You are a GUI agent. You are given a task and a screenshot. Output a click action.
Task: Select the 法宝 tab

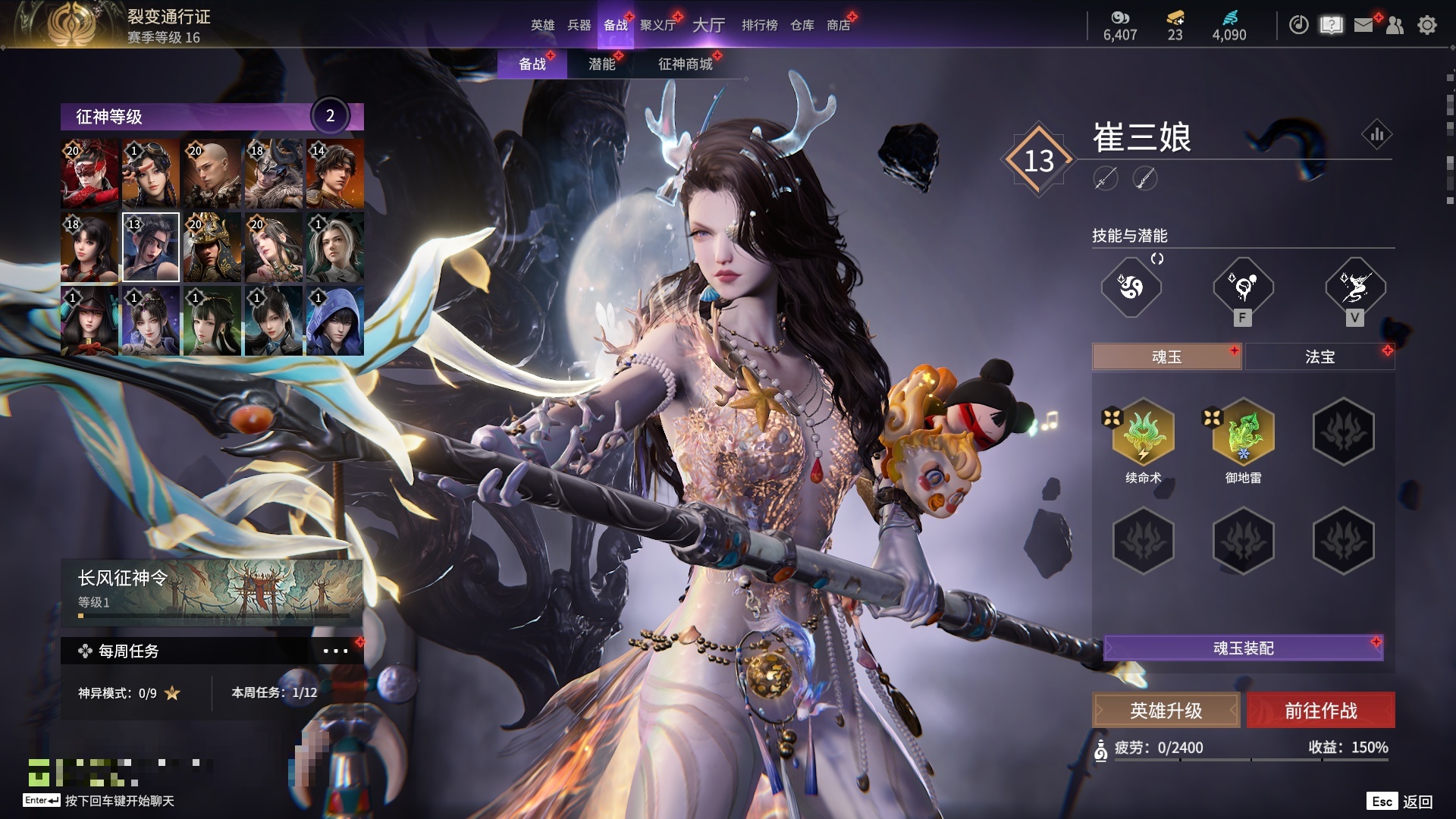click(x=1319, y=357)
